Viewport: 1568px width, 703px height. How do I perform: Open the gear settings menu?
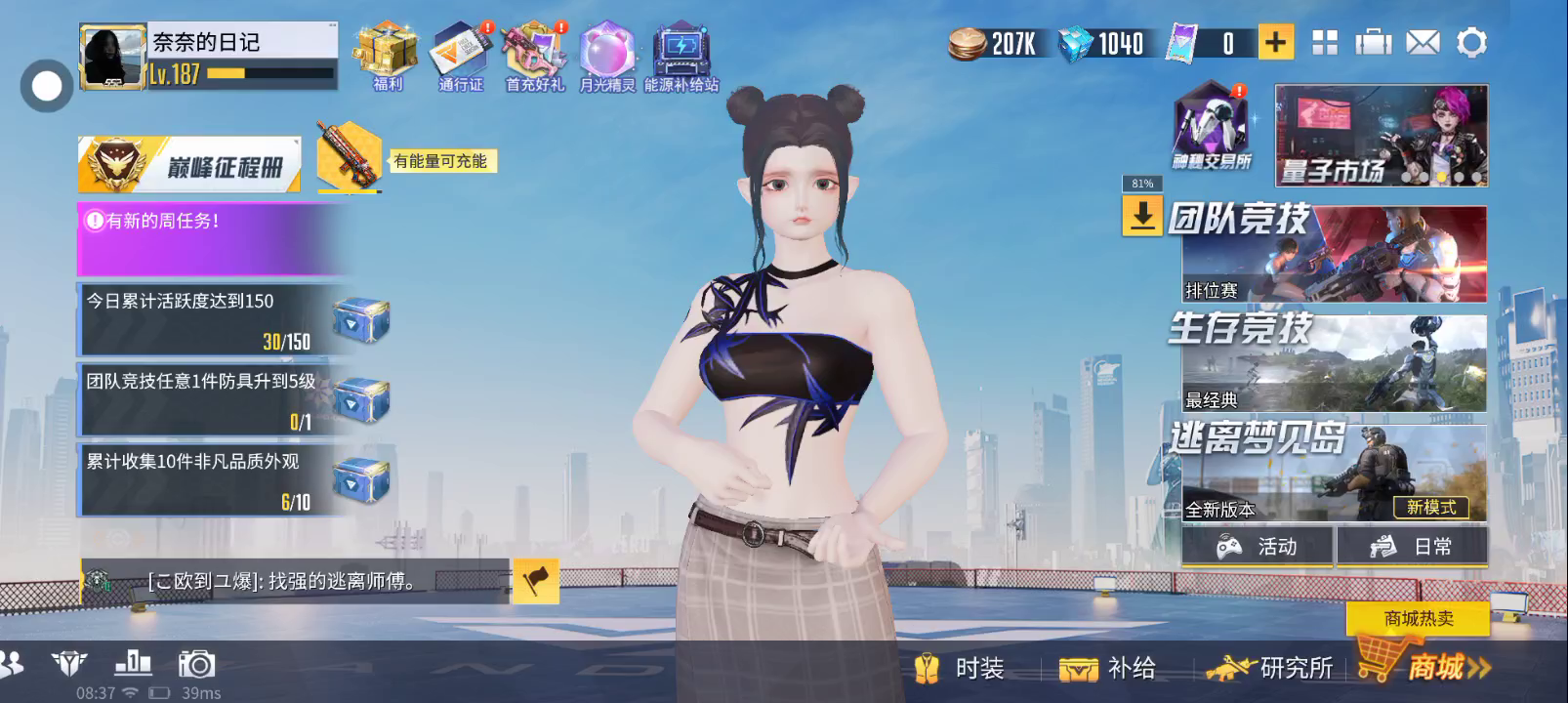1471,43
